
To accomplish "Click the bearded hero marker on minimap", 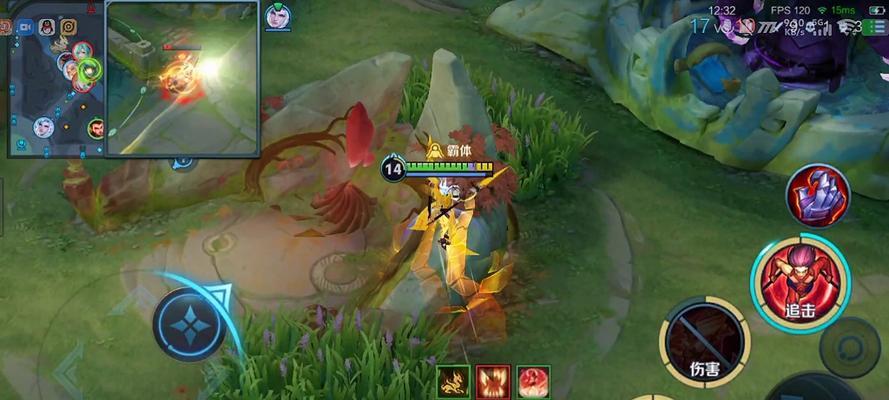I will coord(95,128).
